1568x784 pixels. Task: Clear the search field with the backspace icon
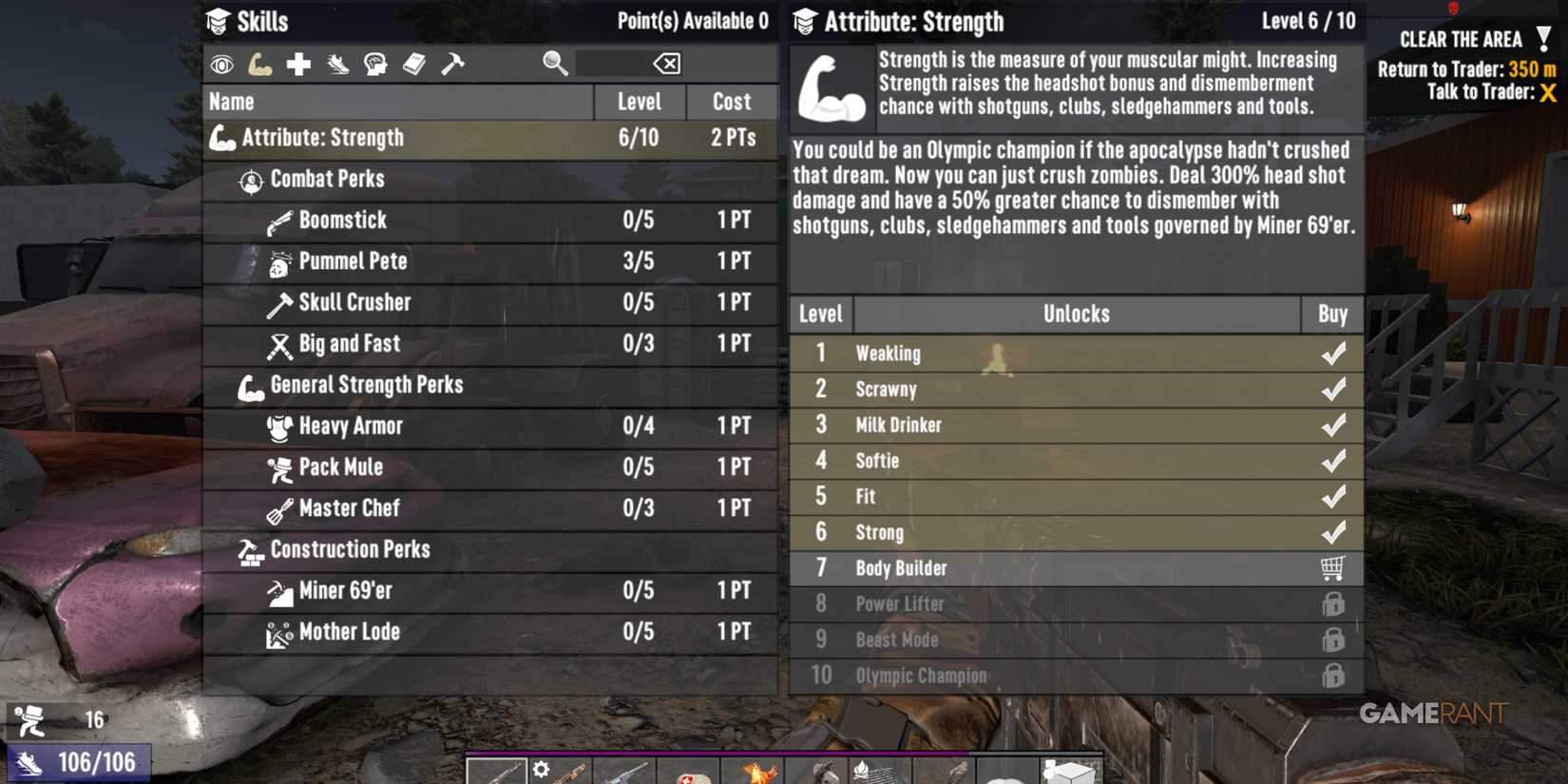[666, 63]
